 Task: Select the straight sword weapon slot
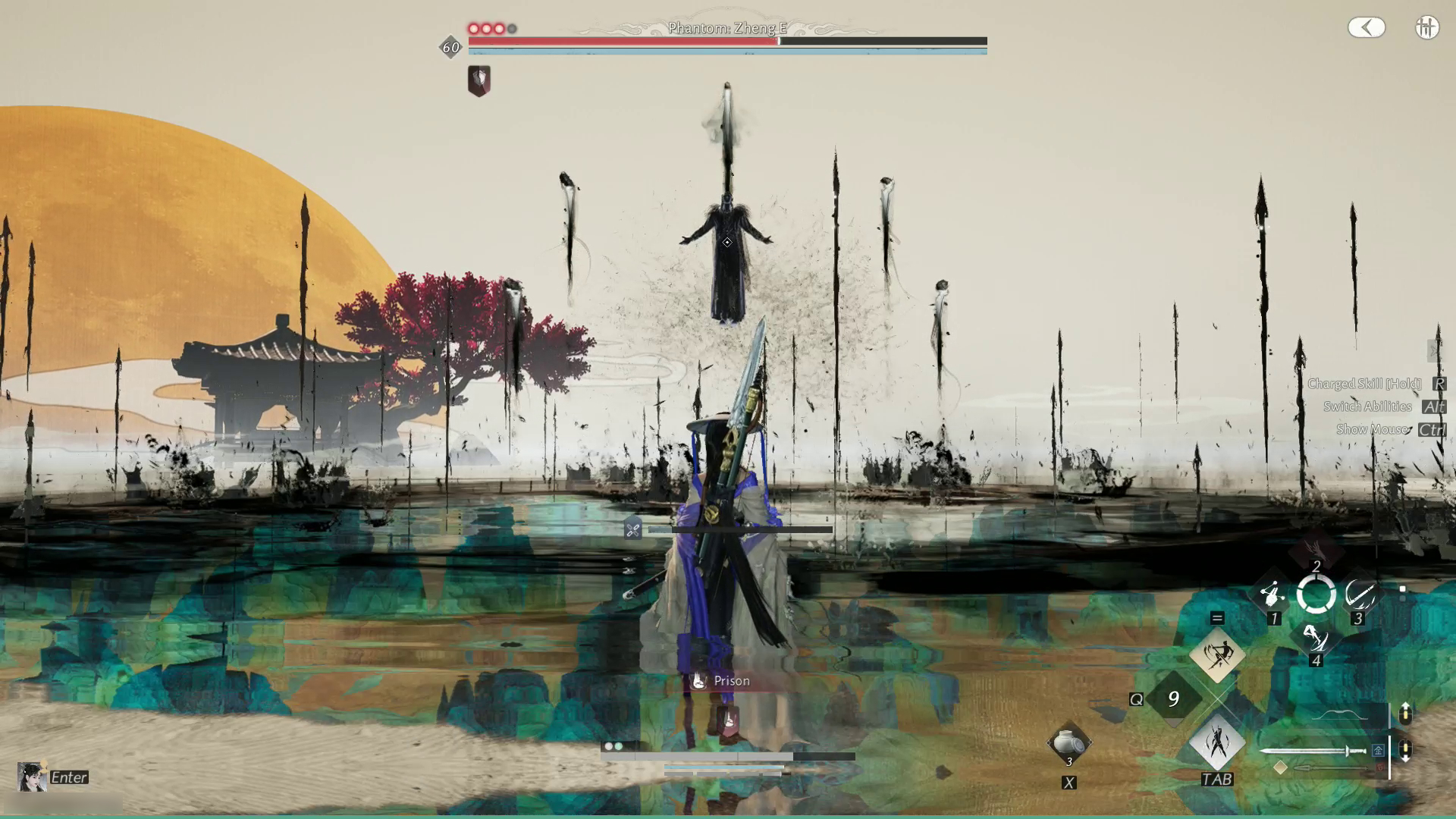coord(1313,751)
